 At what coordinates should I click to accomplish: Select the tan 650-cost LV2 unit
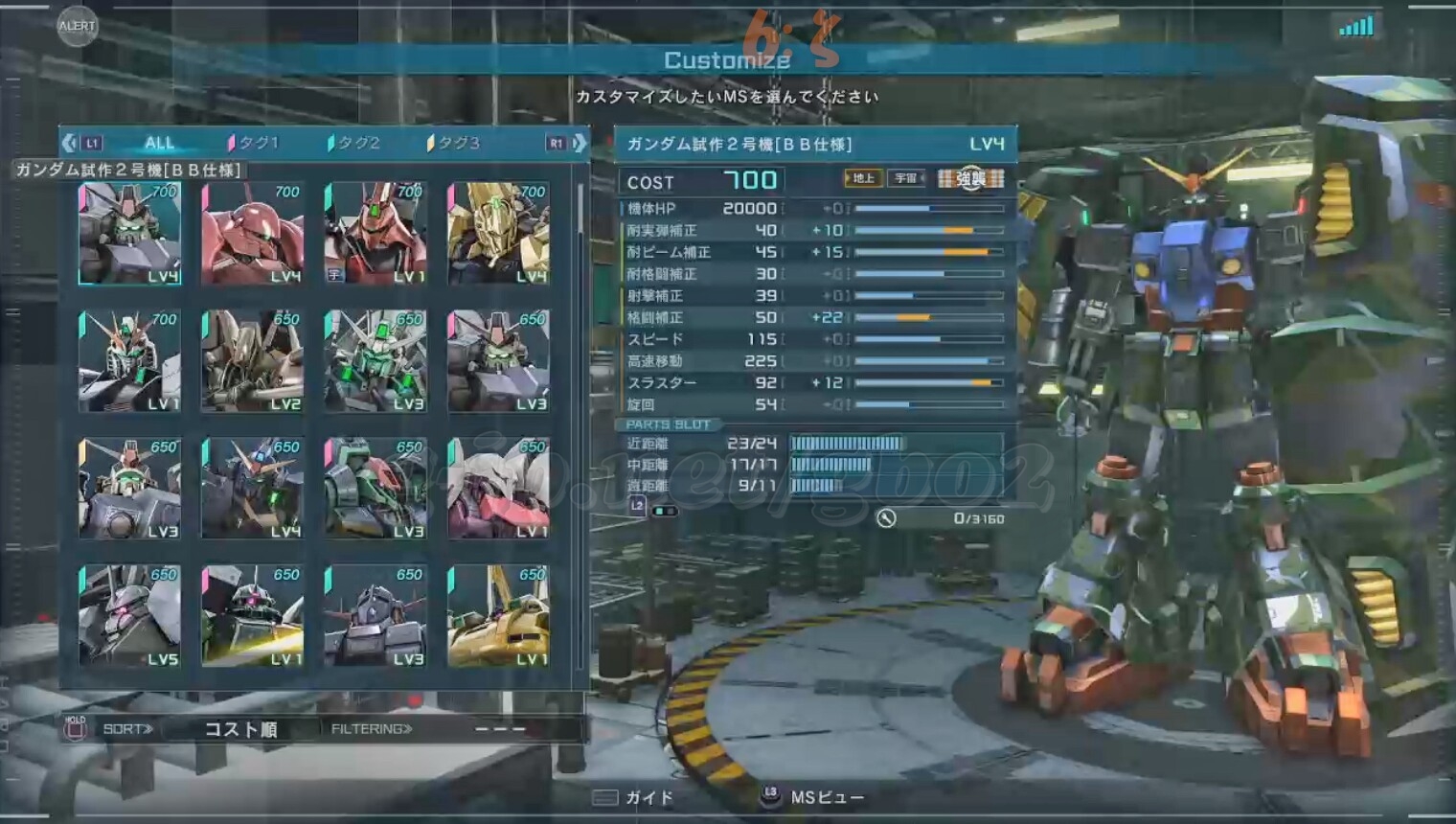click(x=252, y=360)
